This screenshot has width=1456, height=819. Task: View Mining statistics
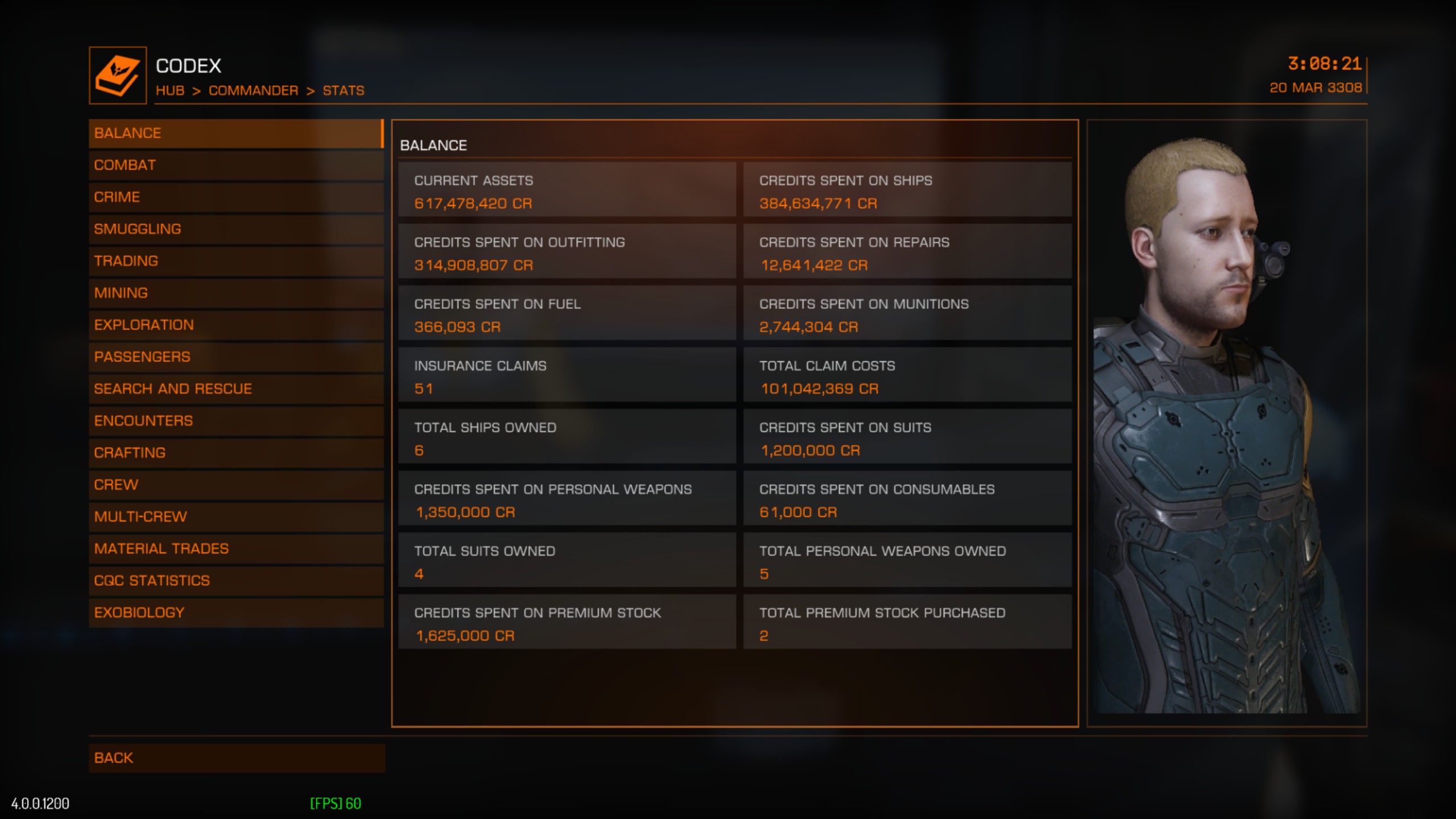tap(235, 293)
